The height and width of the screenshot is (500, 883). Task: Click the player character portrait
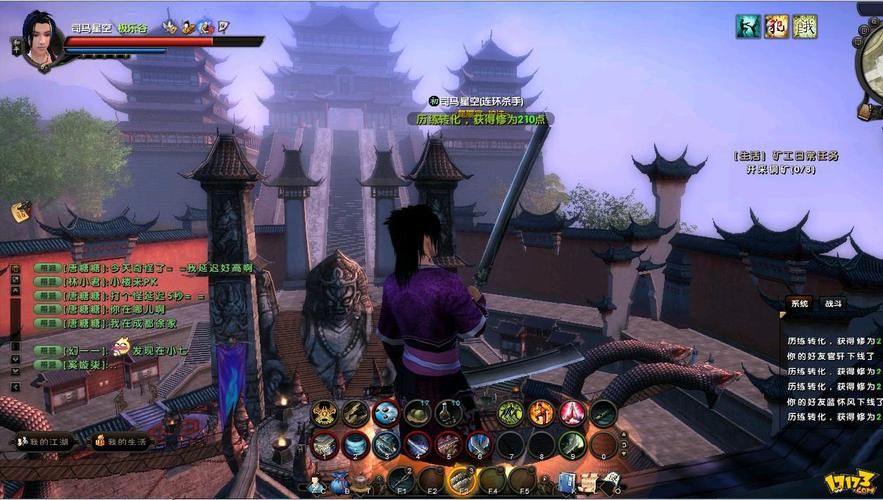(x=40, y=42)
